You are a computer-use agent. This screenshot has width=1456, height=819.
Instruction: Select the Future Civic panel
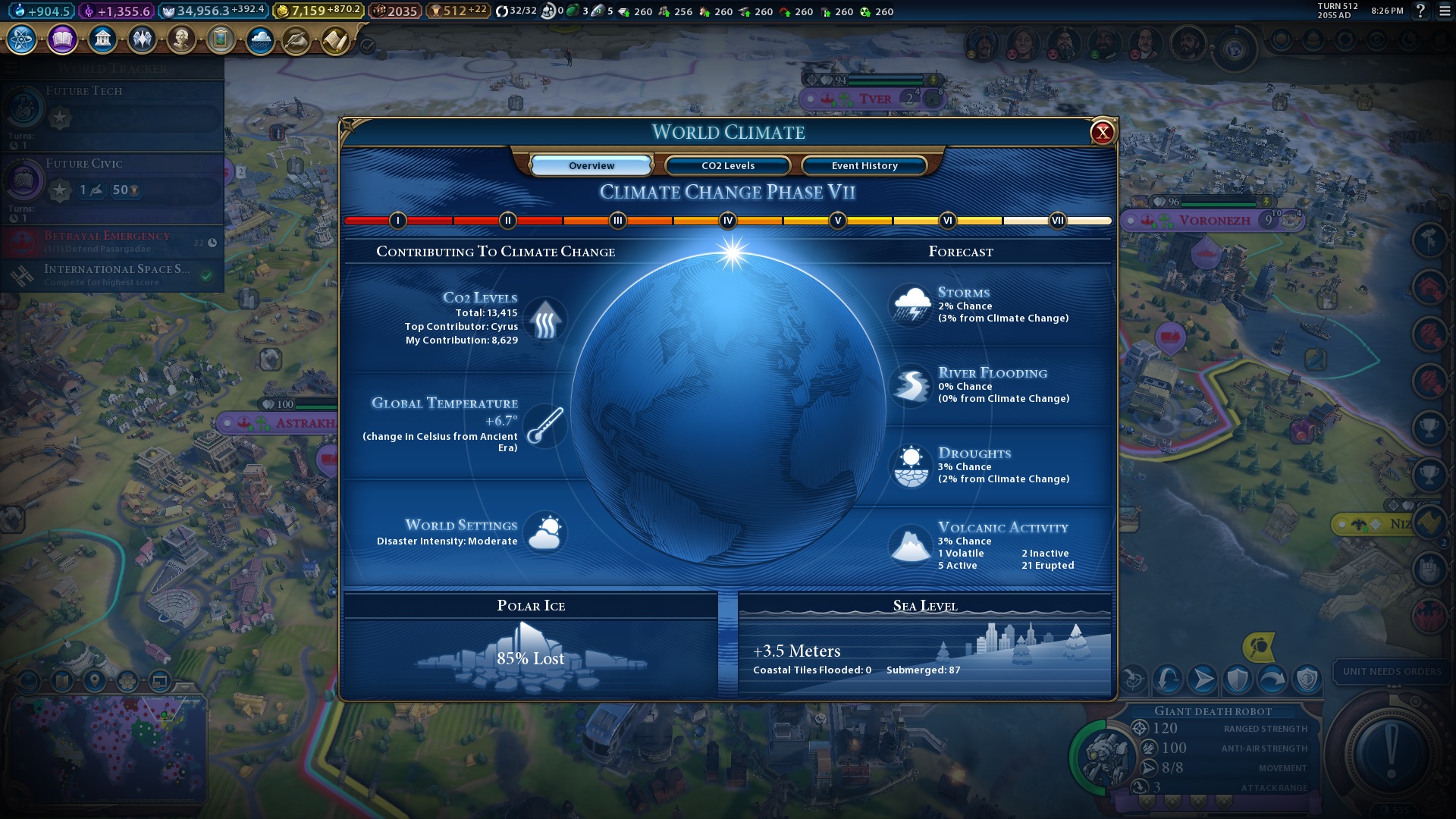point(112,187)
